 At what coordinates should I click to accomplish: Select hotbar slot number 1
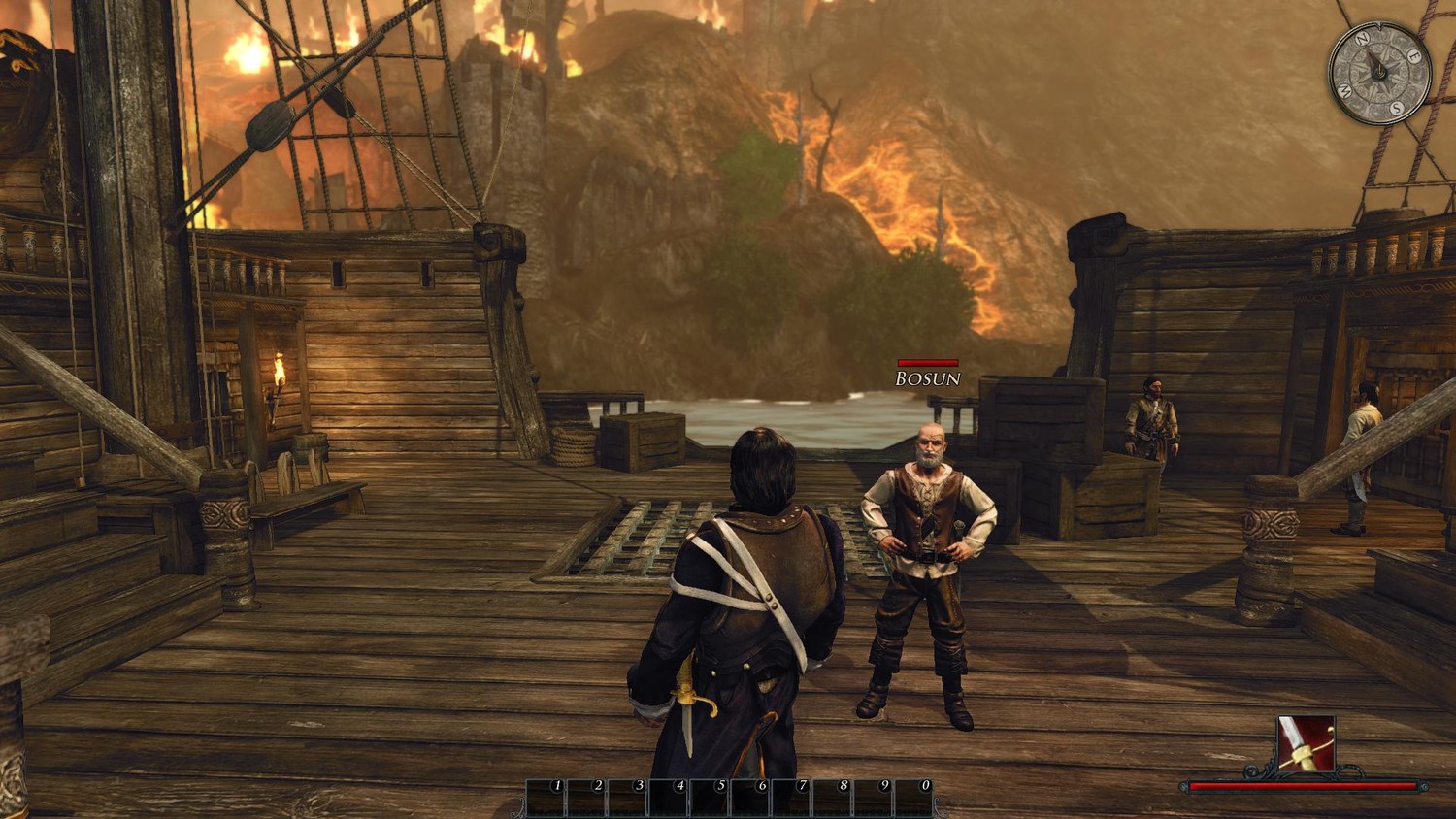[x=546, y=799]
